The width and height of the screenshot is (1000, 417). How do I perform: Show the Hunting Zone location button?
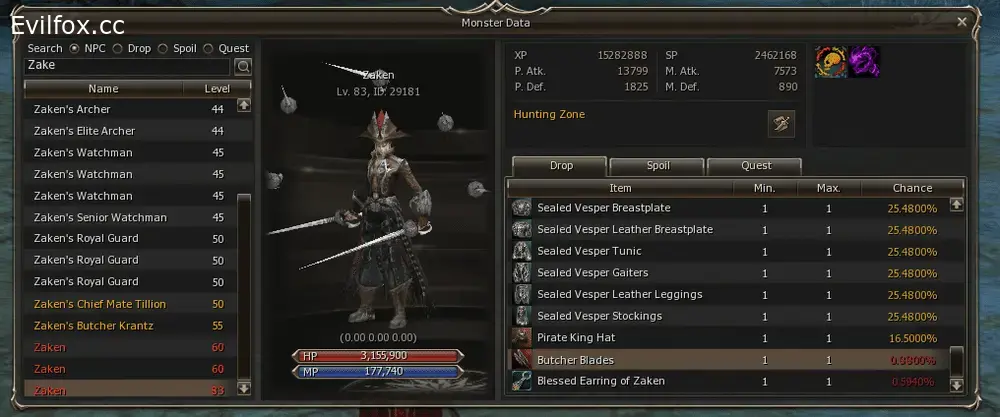tap(780, 123)
